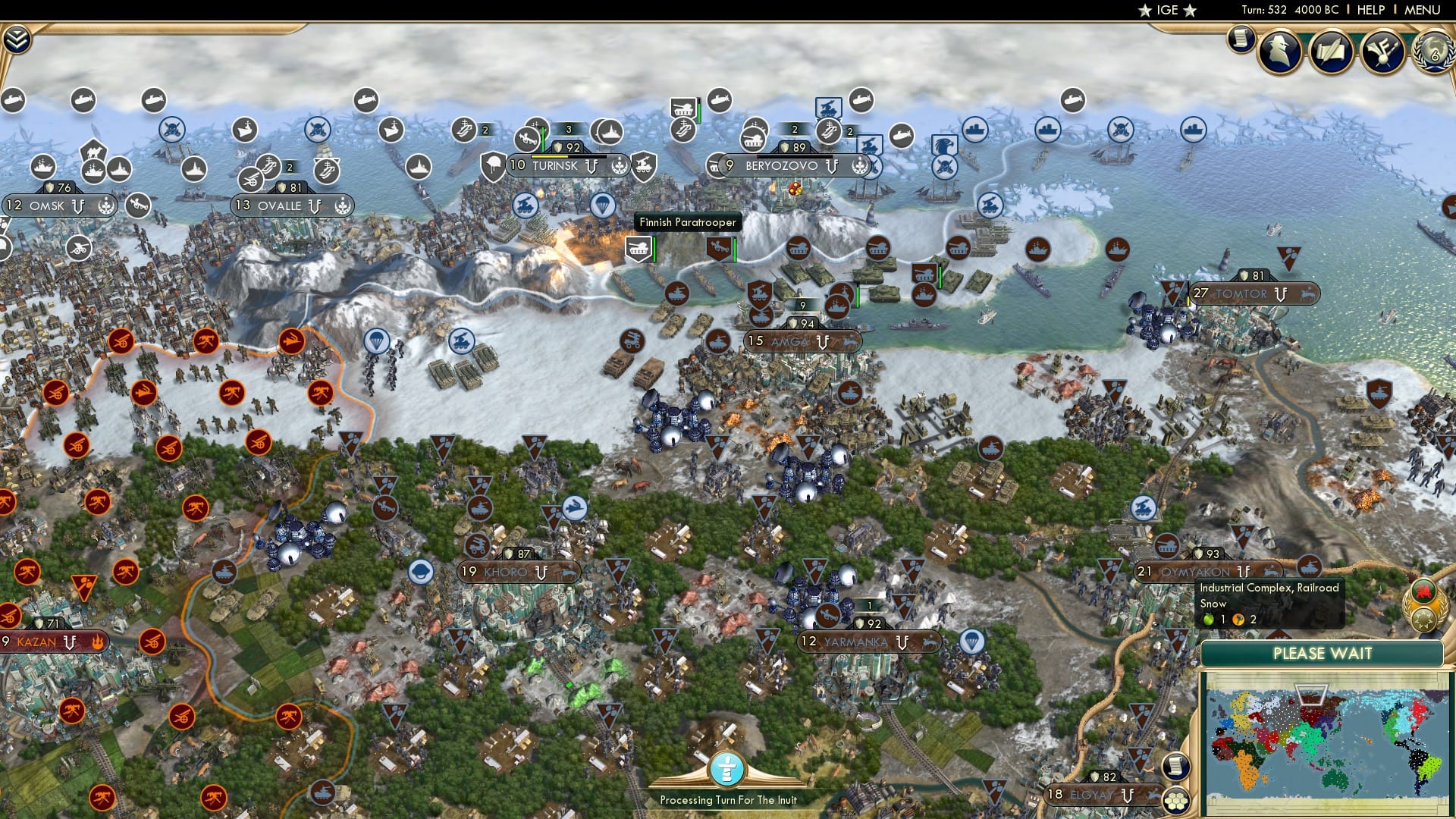Open the HELP menu item

pos(1369,10)
